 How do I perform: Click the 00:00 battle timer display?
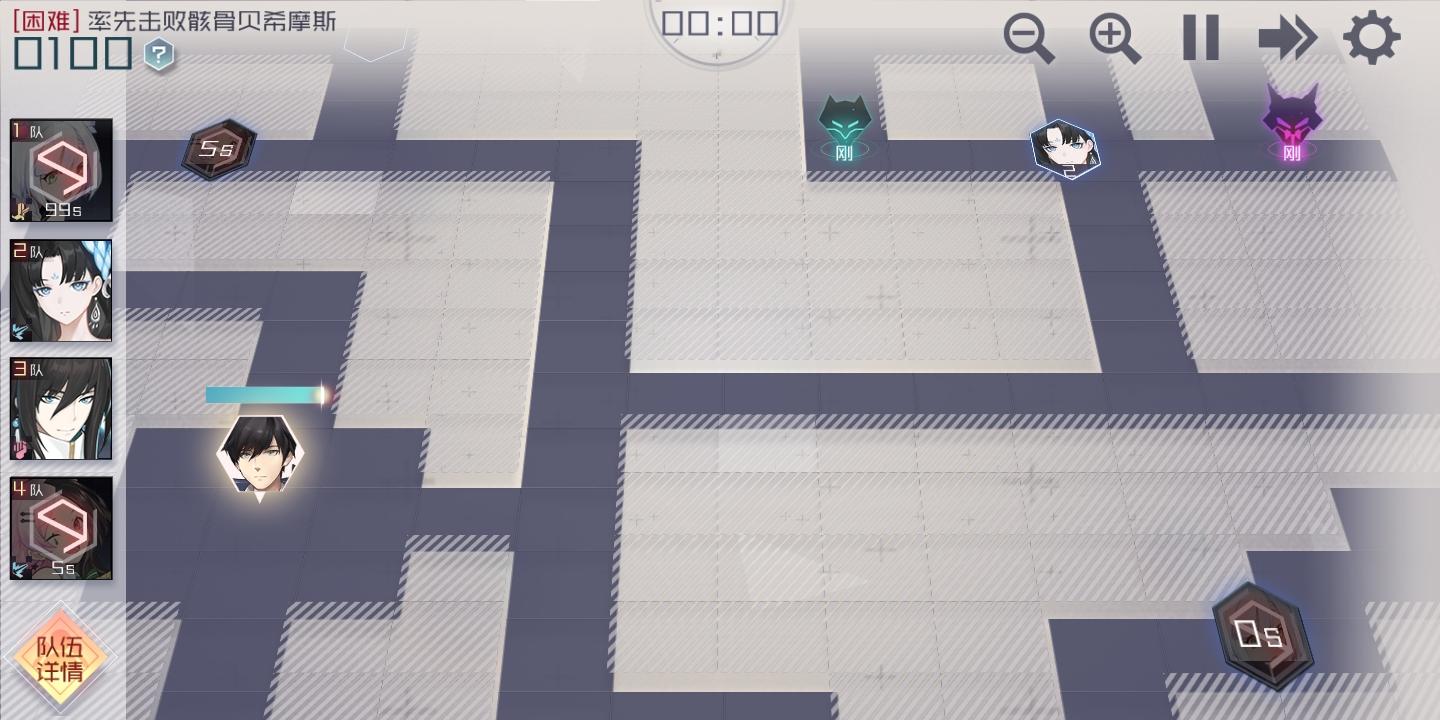717,22
